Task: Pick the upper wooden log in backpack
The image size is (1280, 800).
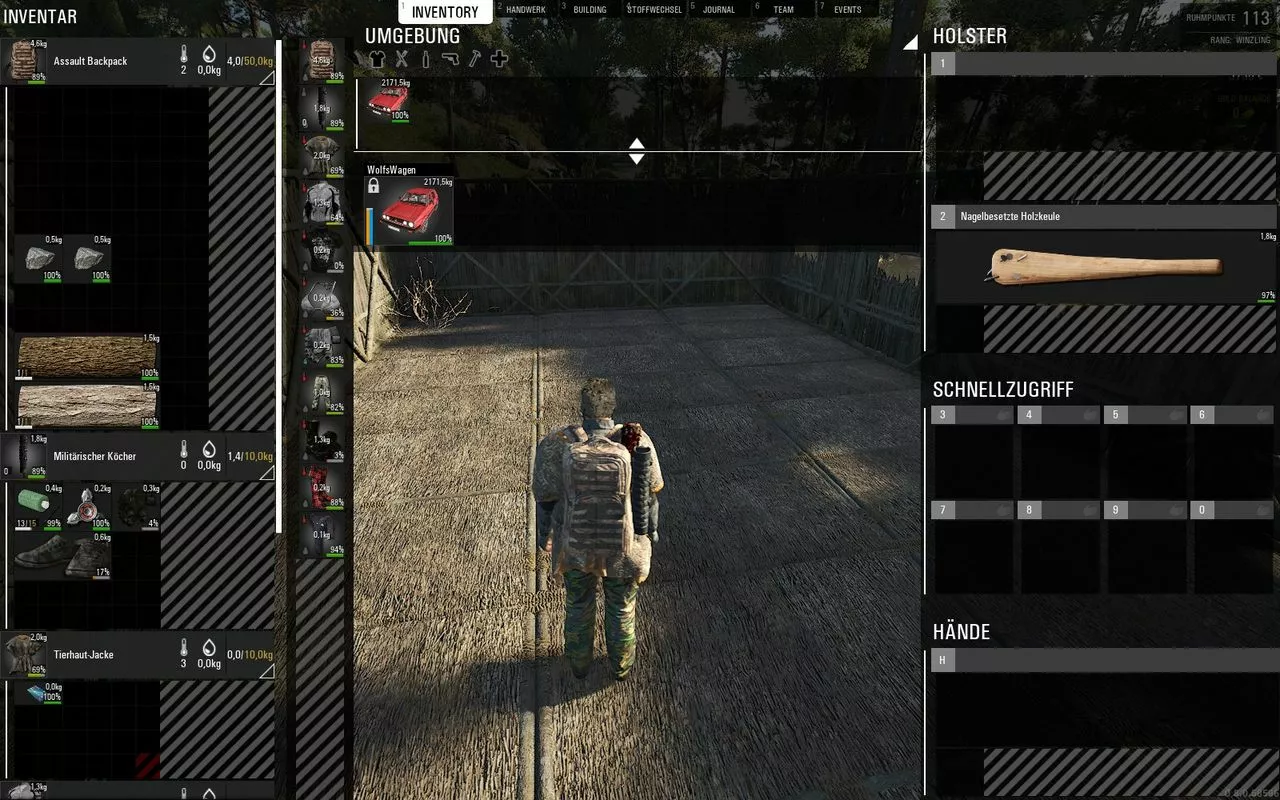Action: (87, 355)
